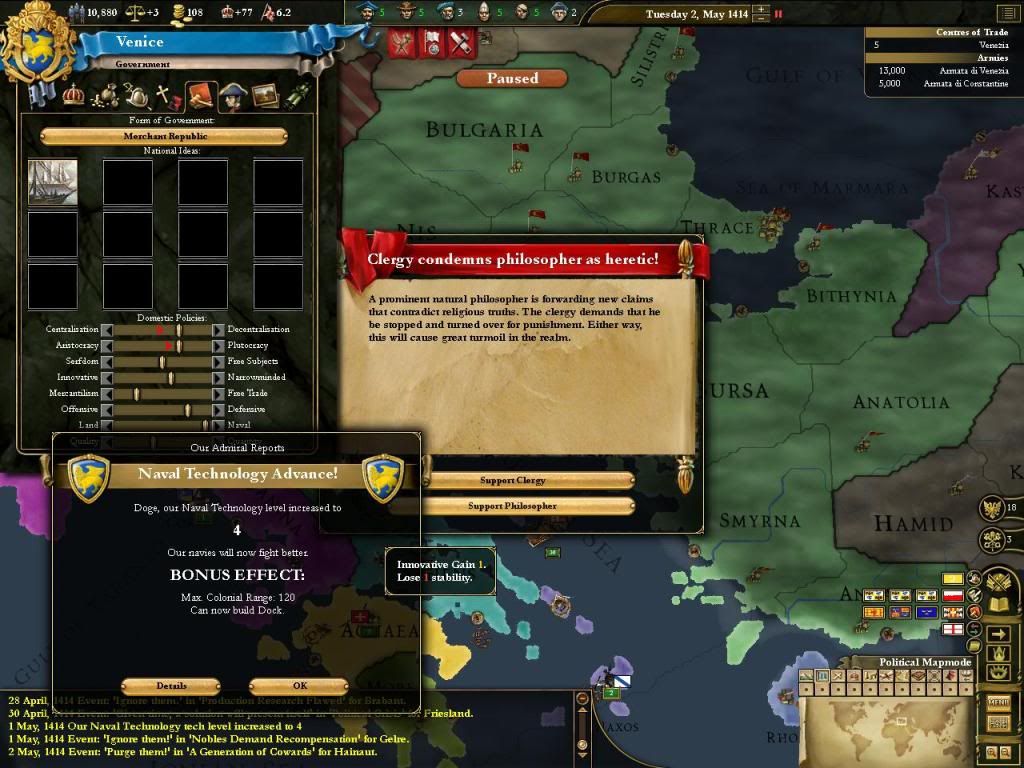Confirm the Naval Technology Advance with OK
The height and width of the screenshot is (768, 1024).
pyautogui.click(x=299, y=687)
